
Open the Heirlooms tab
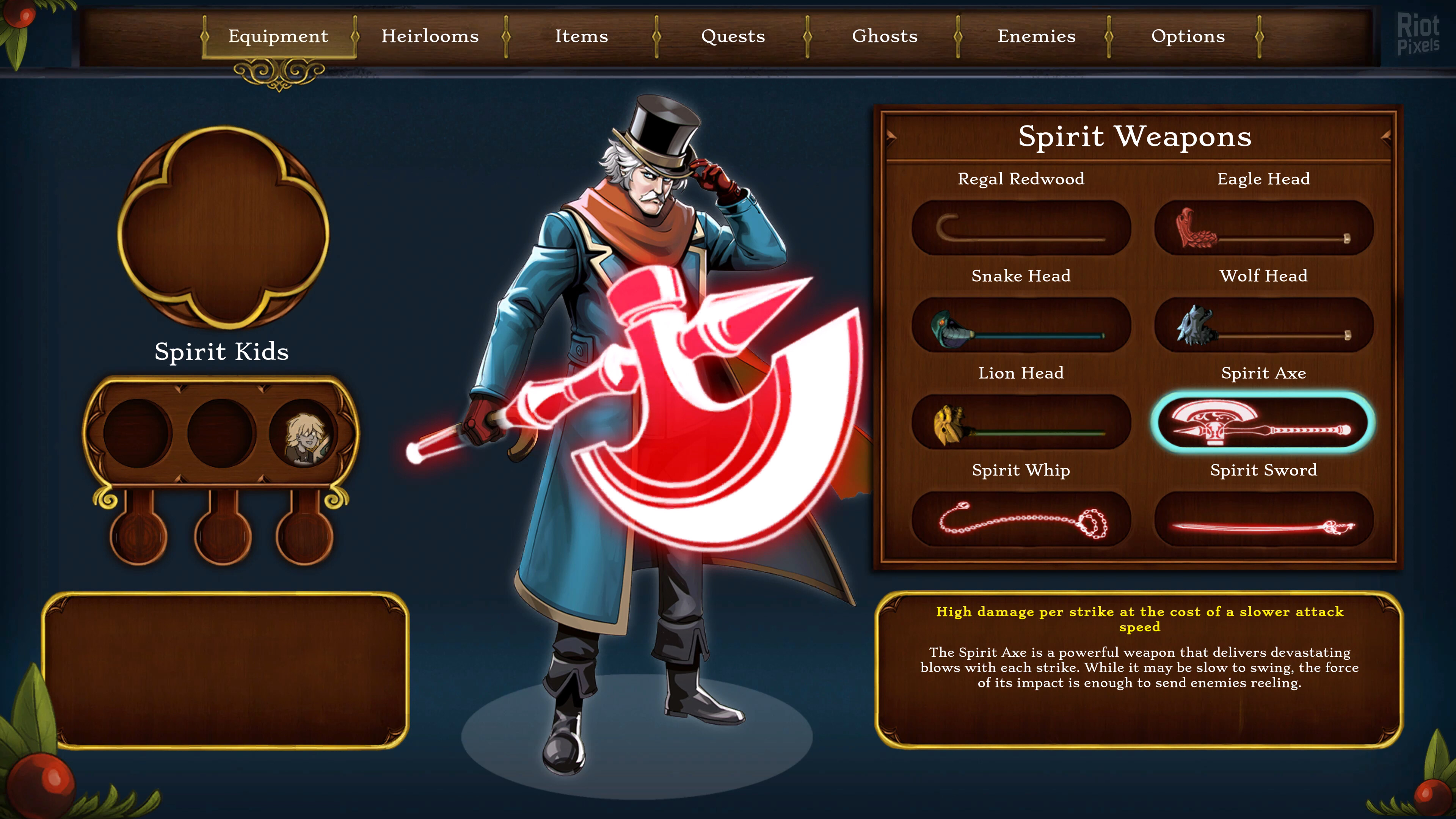coord(430,36)
